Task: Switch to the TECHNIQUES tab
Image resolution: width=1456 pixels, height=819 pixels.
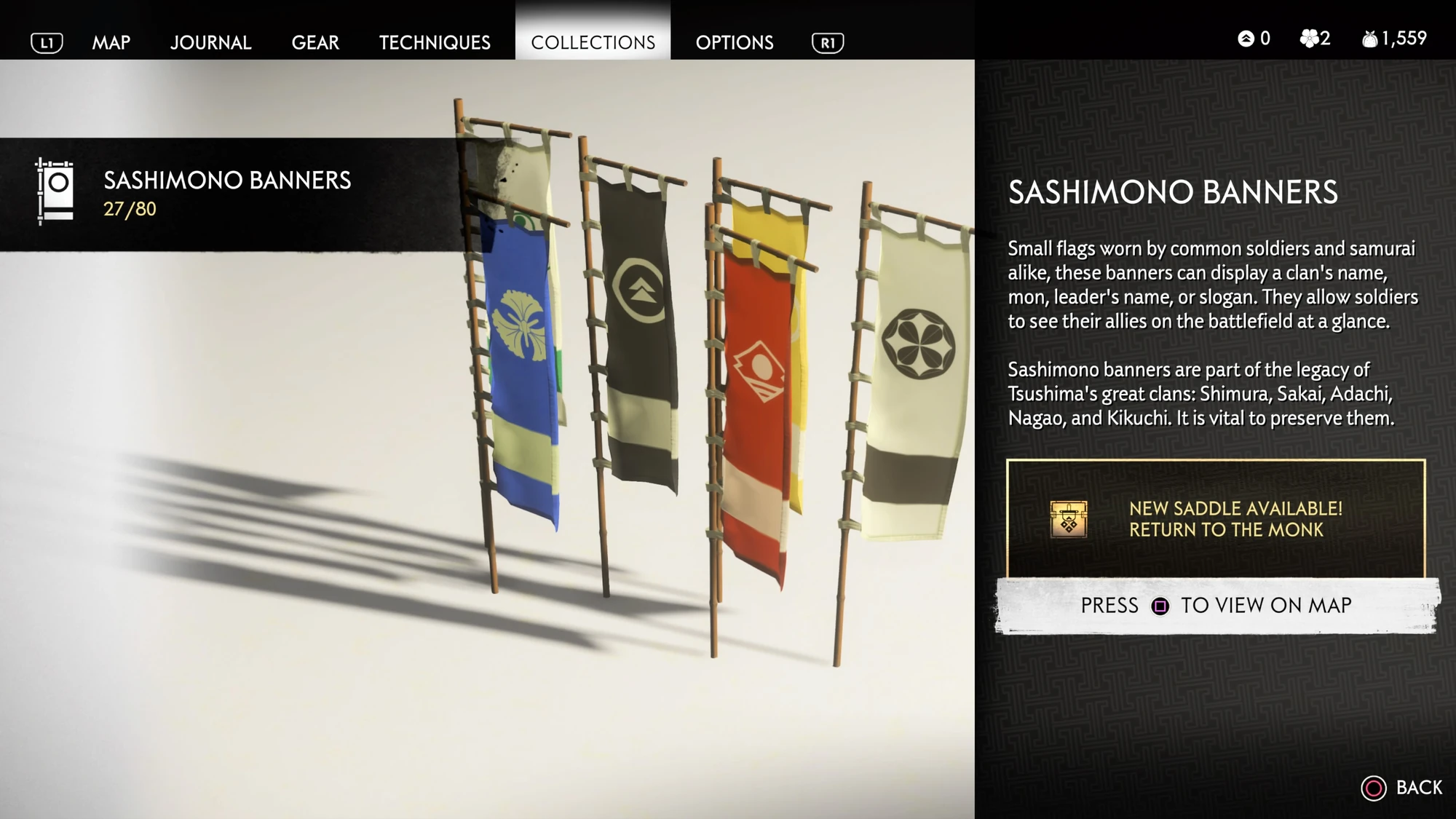Action: [x=434, y=42]
